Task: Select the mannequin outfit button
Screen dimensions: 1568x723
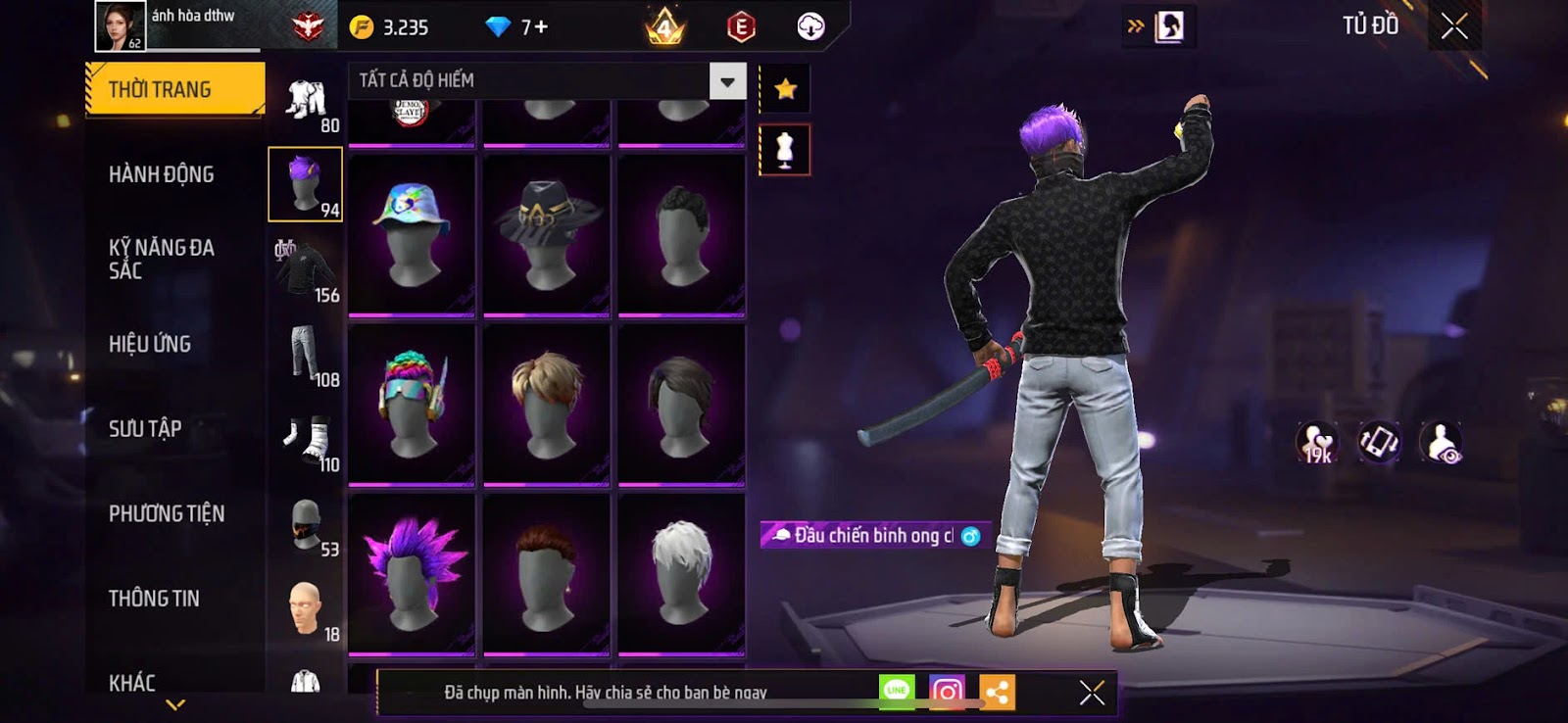Action: [x=785, y=150]
